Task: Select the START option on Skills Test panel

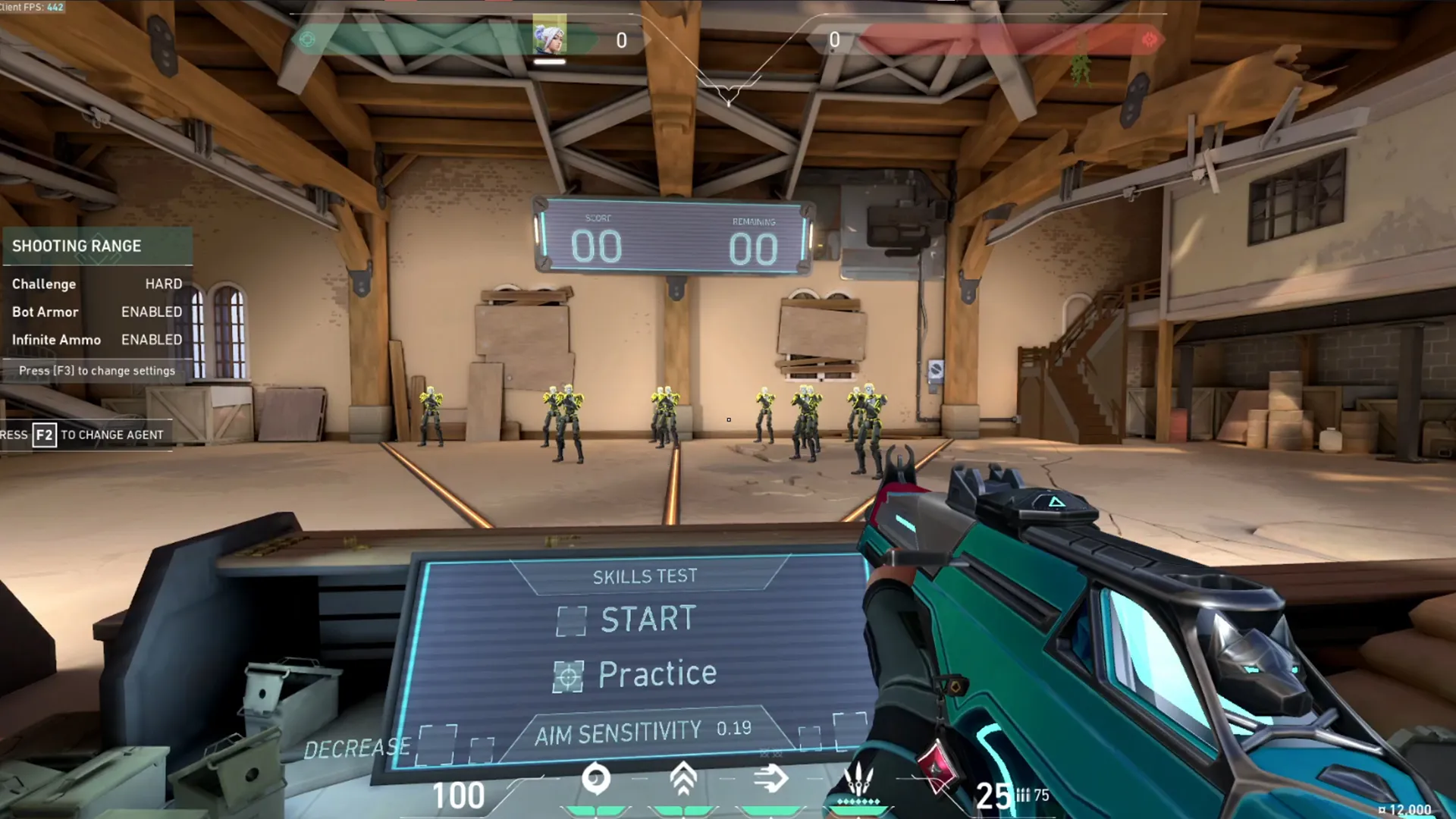Action: tap(647, 619)
